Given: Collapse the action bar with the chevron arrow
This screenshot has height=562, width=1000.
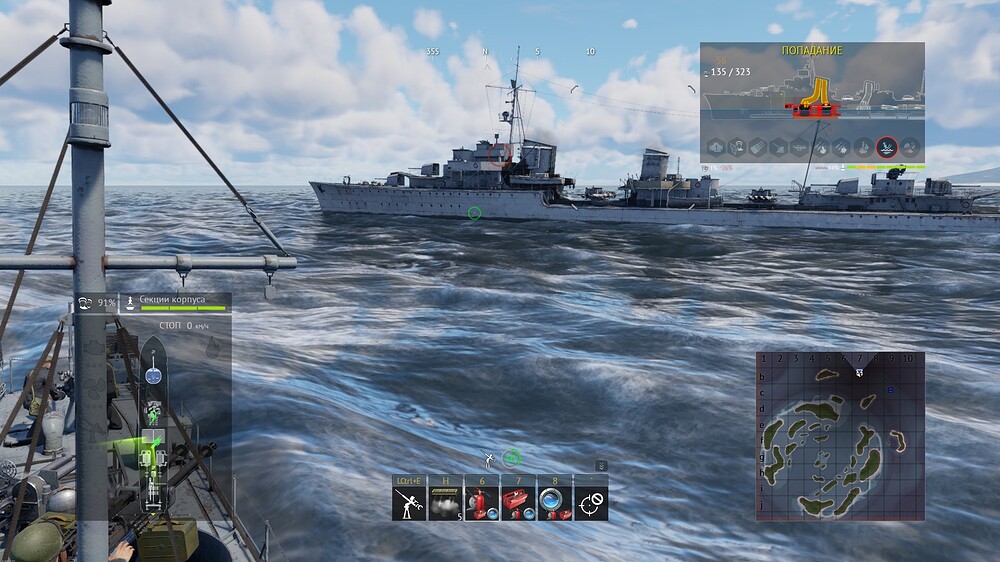Looking at the screenshot, I should pyautogui.click(x=600, y=465).
